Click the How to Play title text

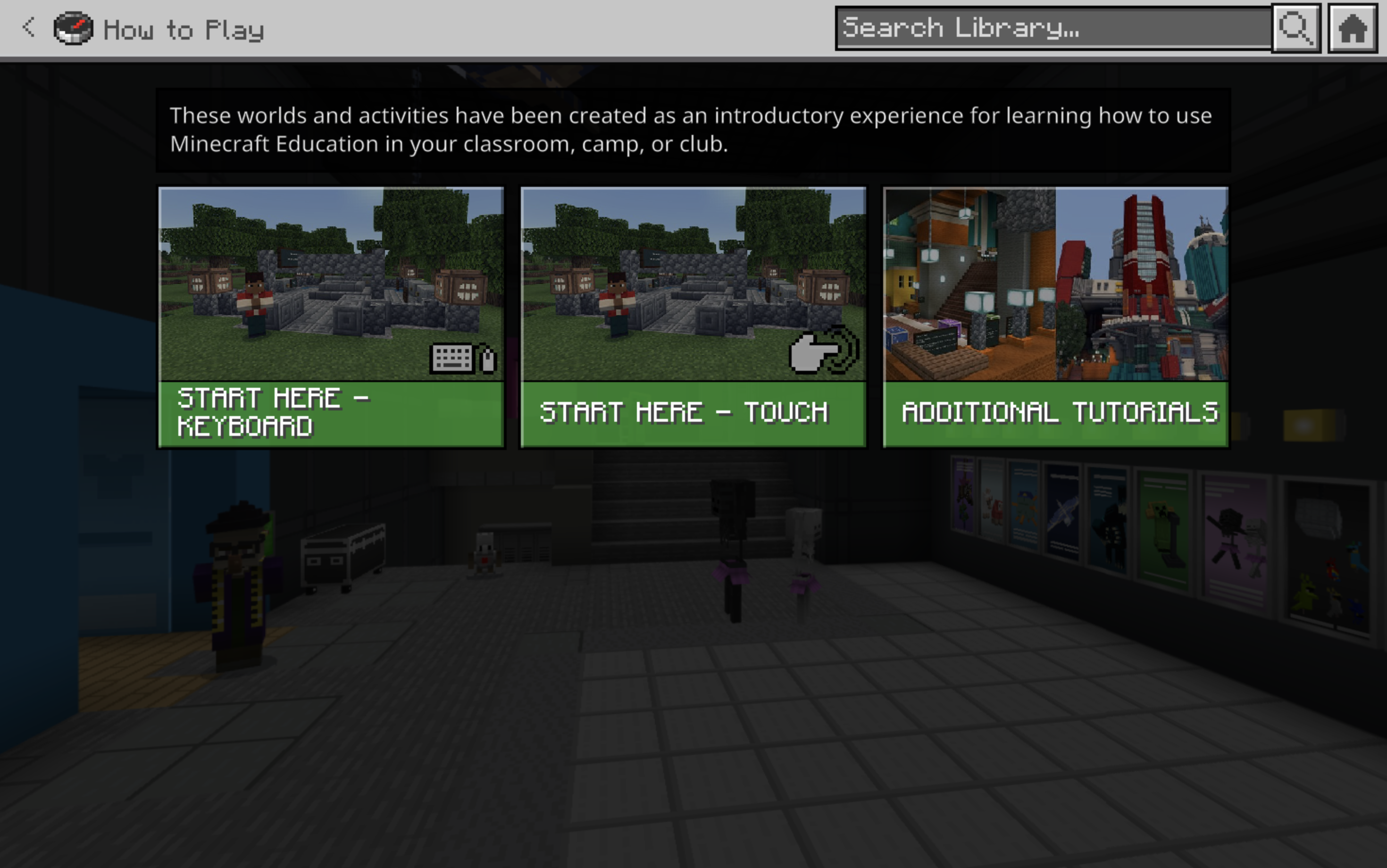184,29
